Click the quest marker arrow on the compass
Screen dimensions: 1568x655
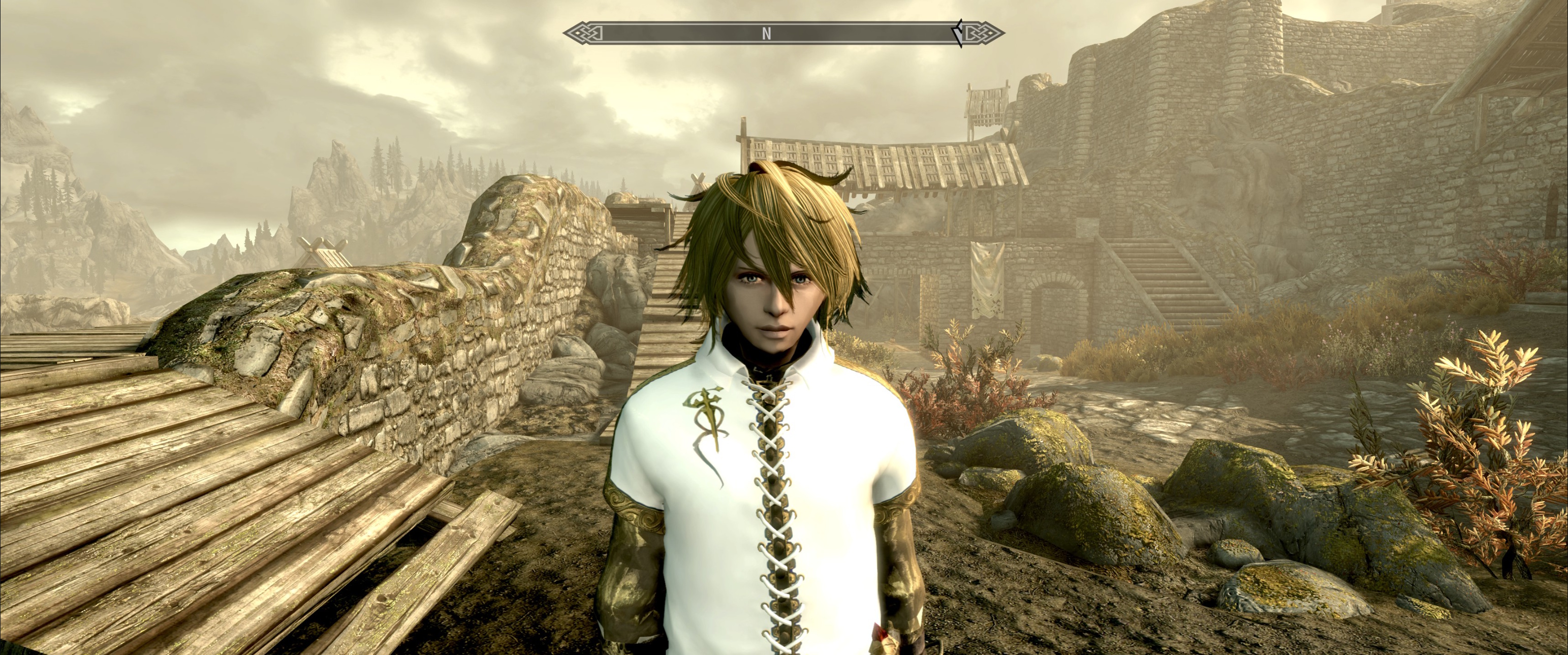tap(959, 34)
